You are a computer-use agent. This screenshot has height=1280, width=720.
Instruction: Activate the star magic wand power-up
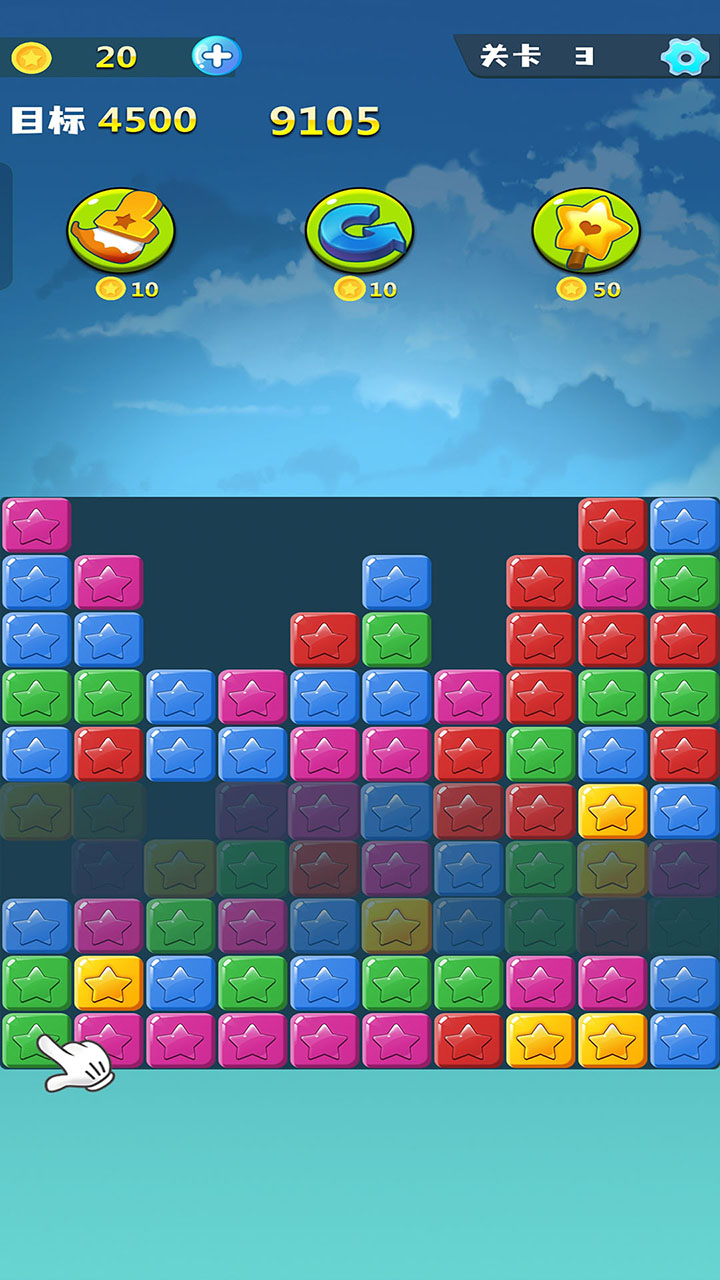click(586, 230)
